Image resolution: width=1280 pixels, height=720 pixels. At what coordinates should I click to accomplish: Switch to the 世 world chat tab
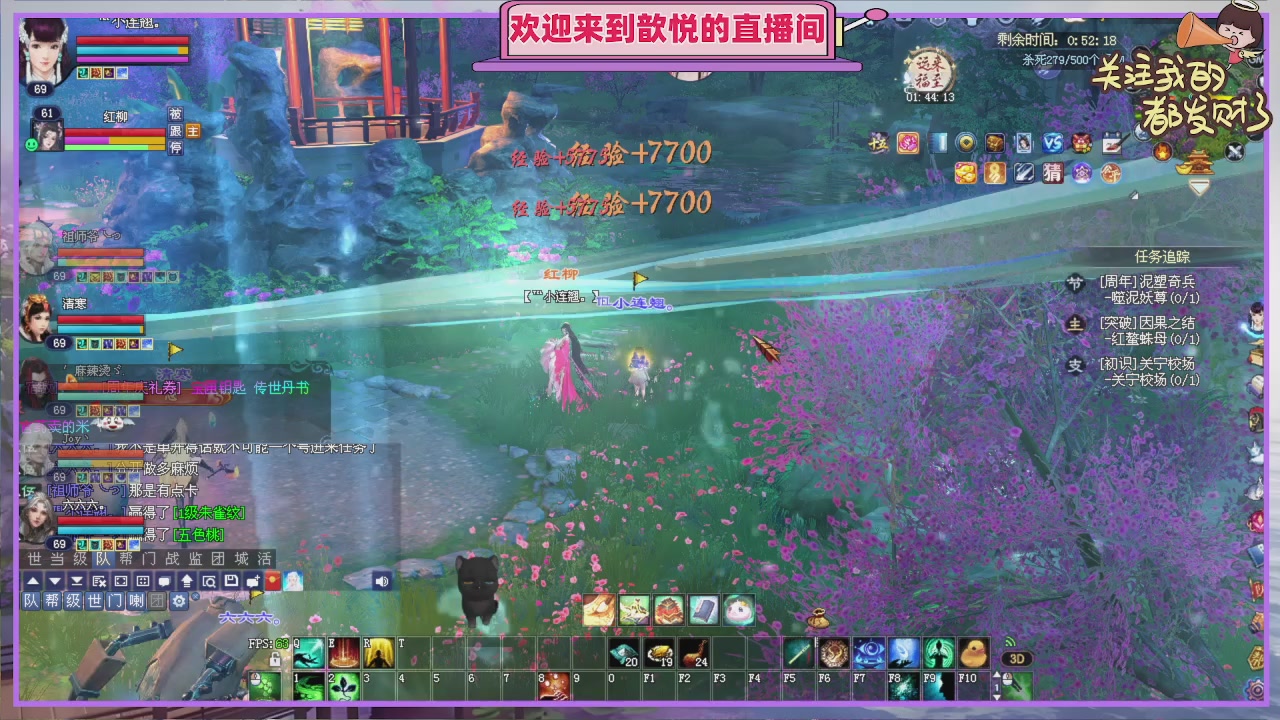[x=34, y=558]
